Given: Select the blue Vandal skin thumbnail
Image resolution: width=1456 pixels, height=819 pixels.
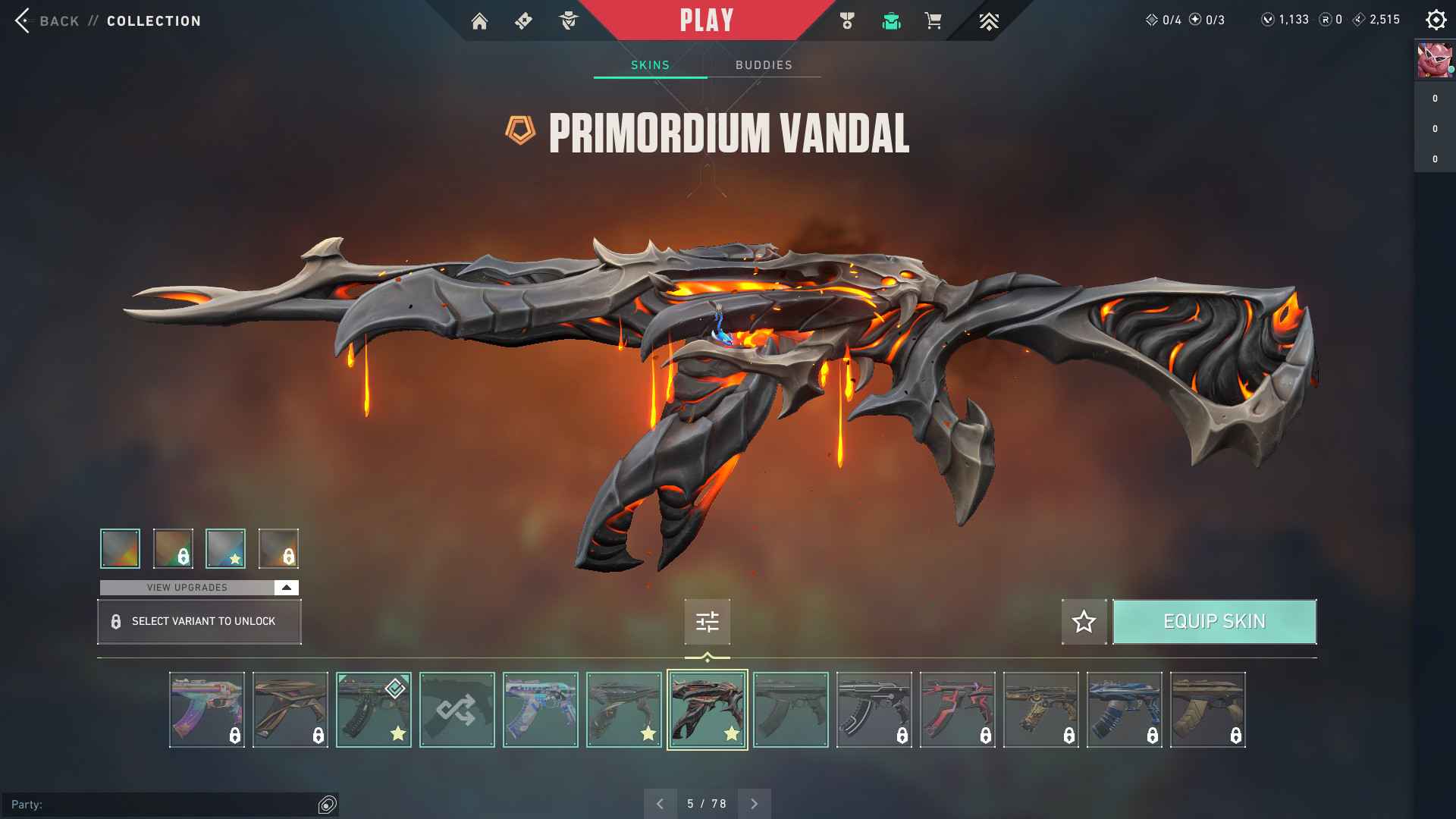Looking at the screenshot, I should (x=1124, y=710).
